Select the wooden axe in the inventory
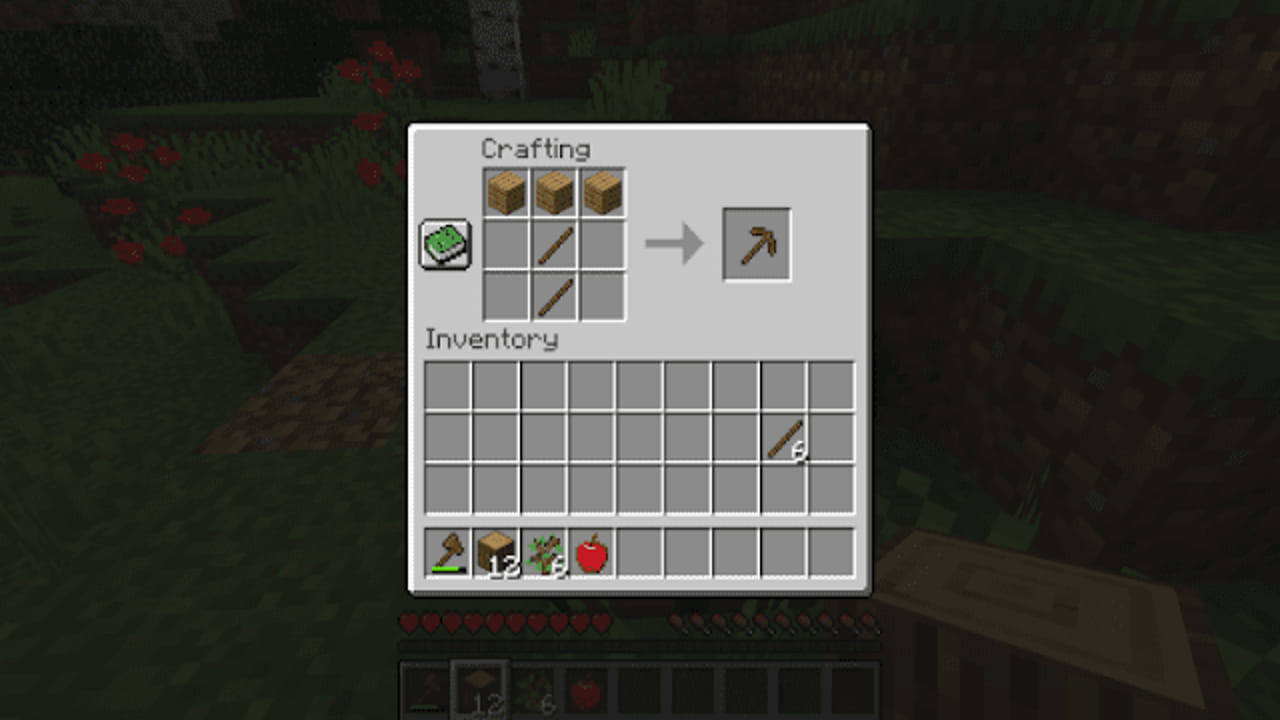The width and height of the screenshot is (1280, 720). [x=447, y=551]
